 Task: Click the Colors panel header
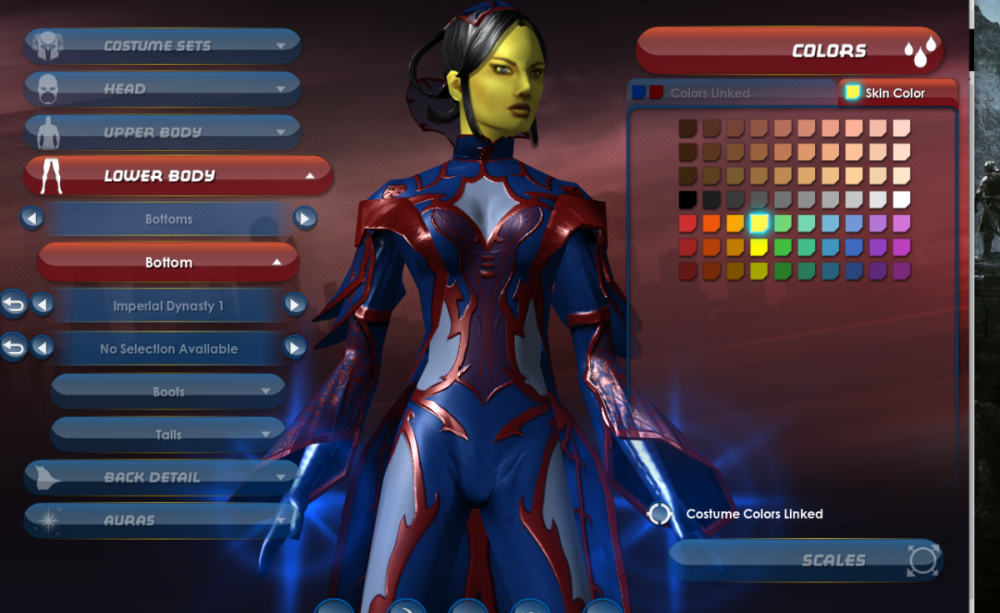[x=790, y=51]
